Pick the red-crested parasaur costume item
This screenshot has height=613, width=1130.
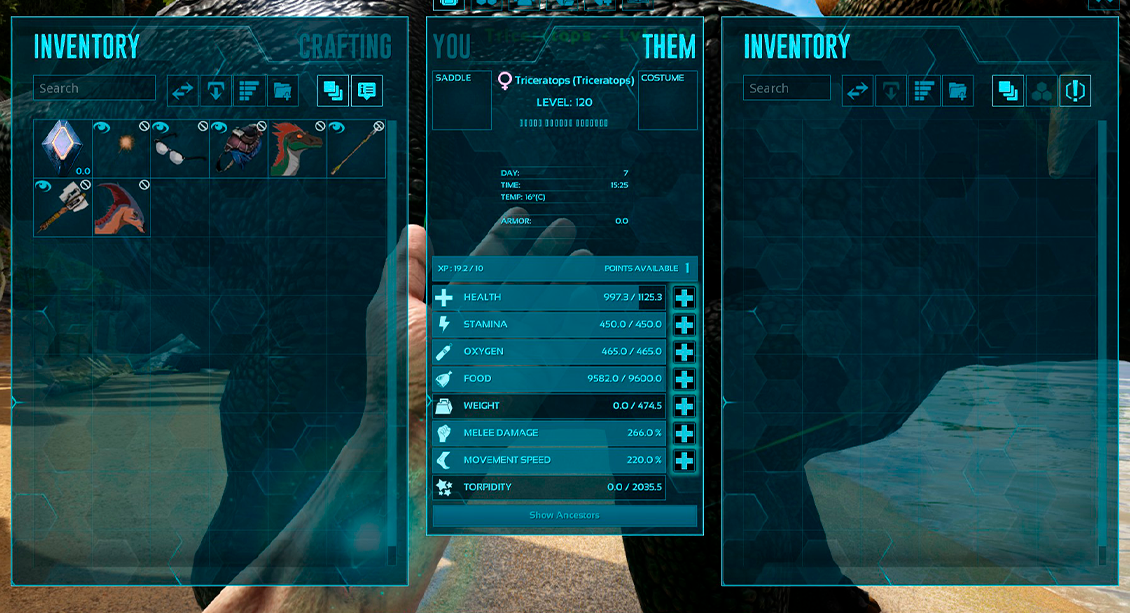121,207
